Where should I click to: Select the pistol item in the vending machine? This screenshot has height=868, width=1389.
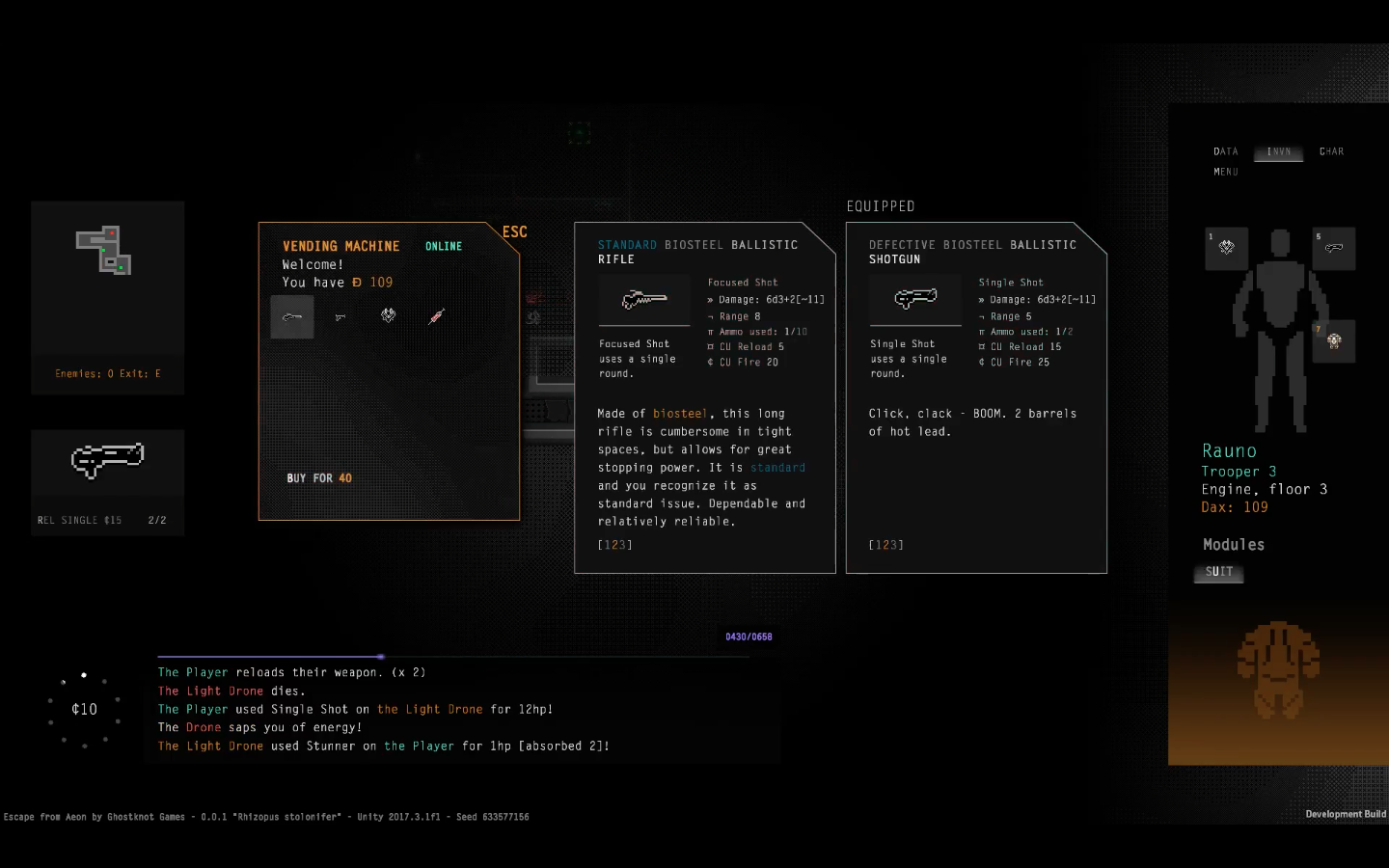pos(340,316)
